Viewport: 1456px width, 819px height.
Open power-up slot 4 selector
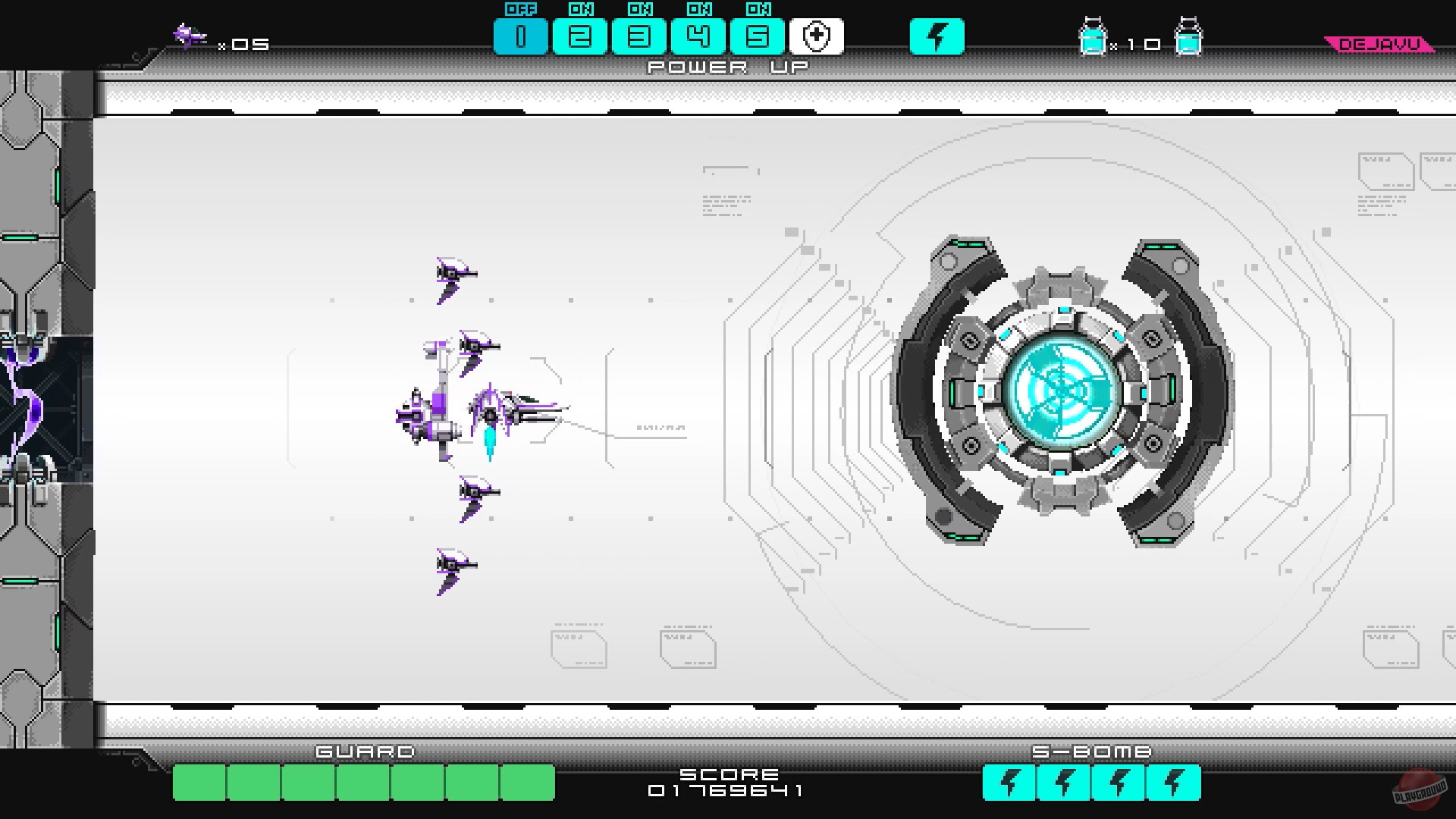coord(698,35)
